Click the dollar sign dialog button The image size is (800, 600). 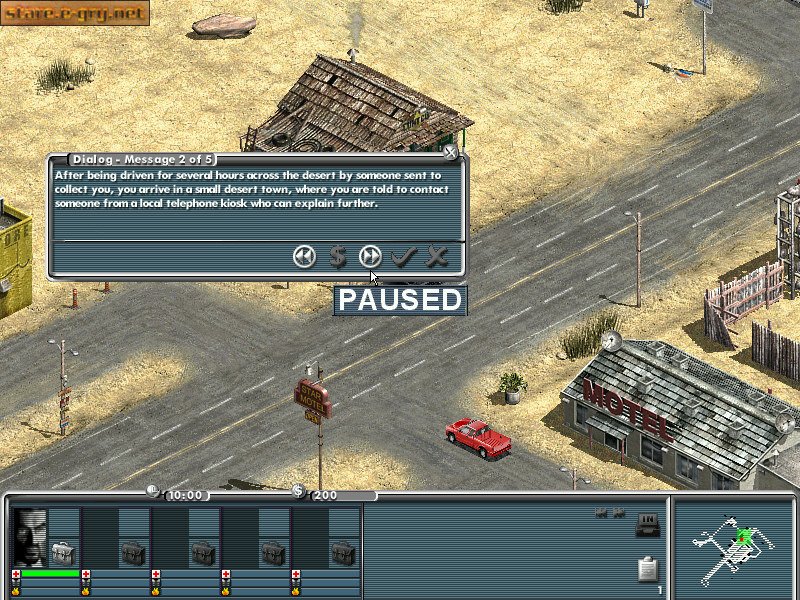point(338,257)
